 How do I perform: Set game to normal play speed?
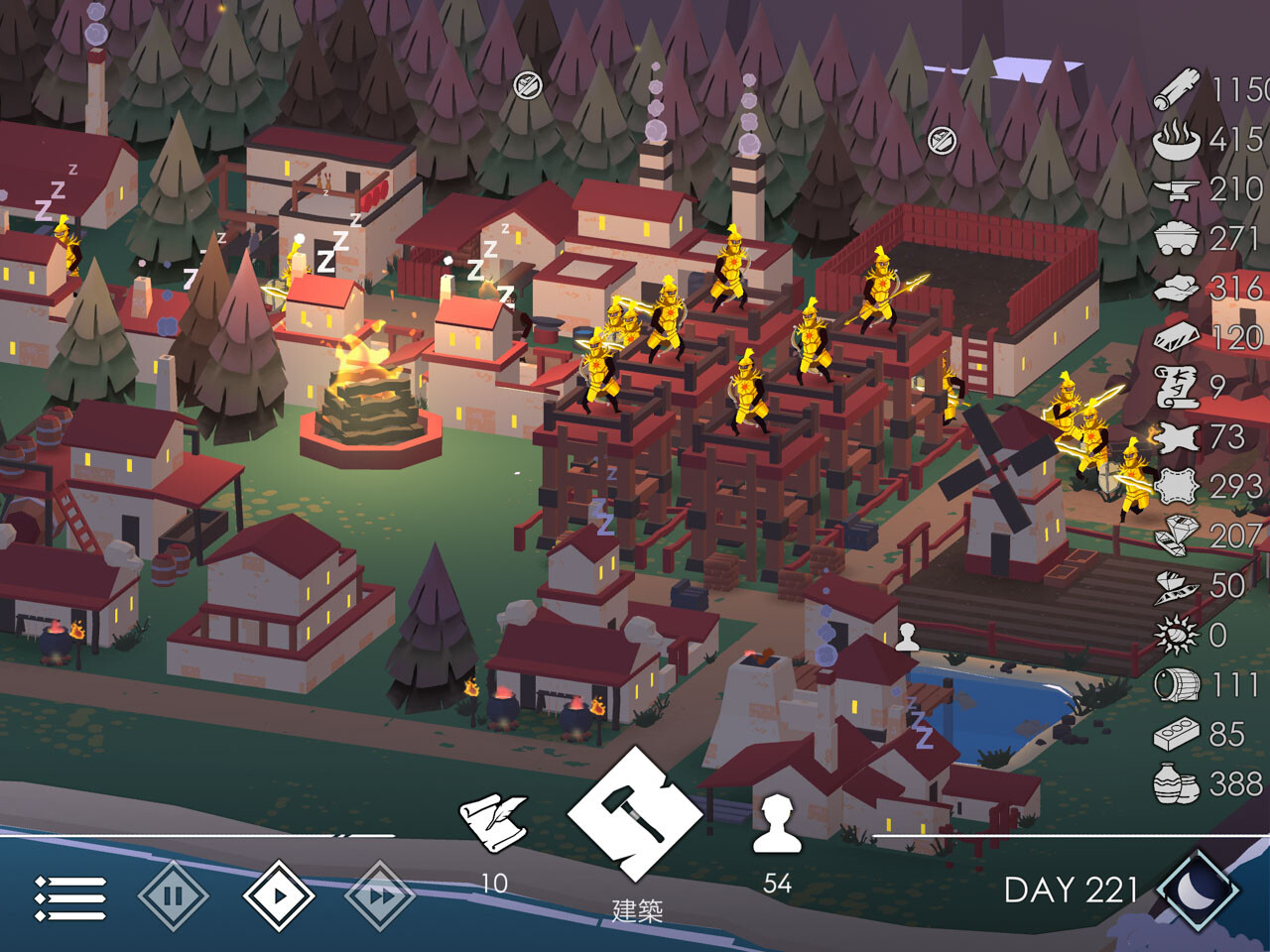(279, 896)
